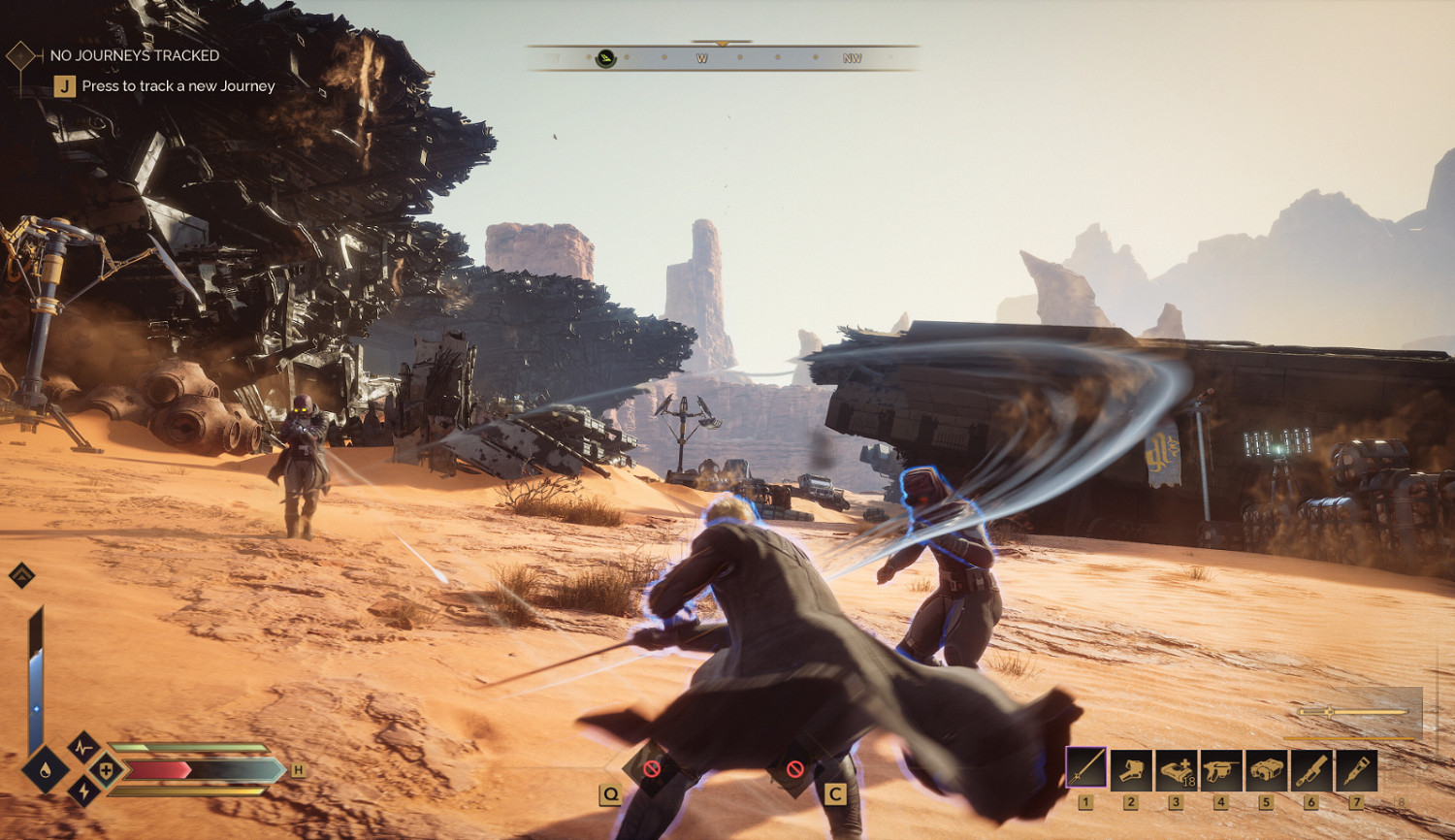This screenshot has width=1455, height=840.
Task: Click the water droplet hydration icon
Action: pyautogui.click(x=46, y=772)
